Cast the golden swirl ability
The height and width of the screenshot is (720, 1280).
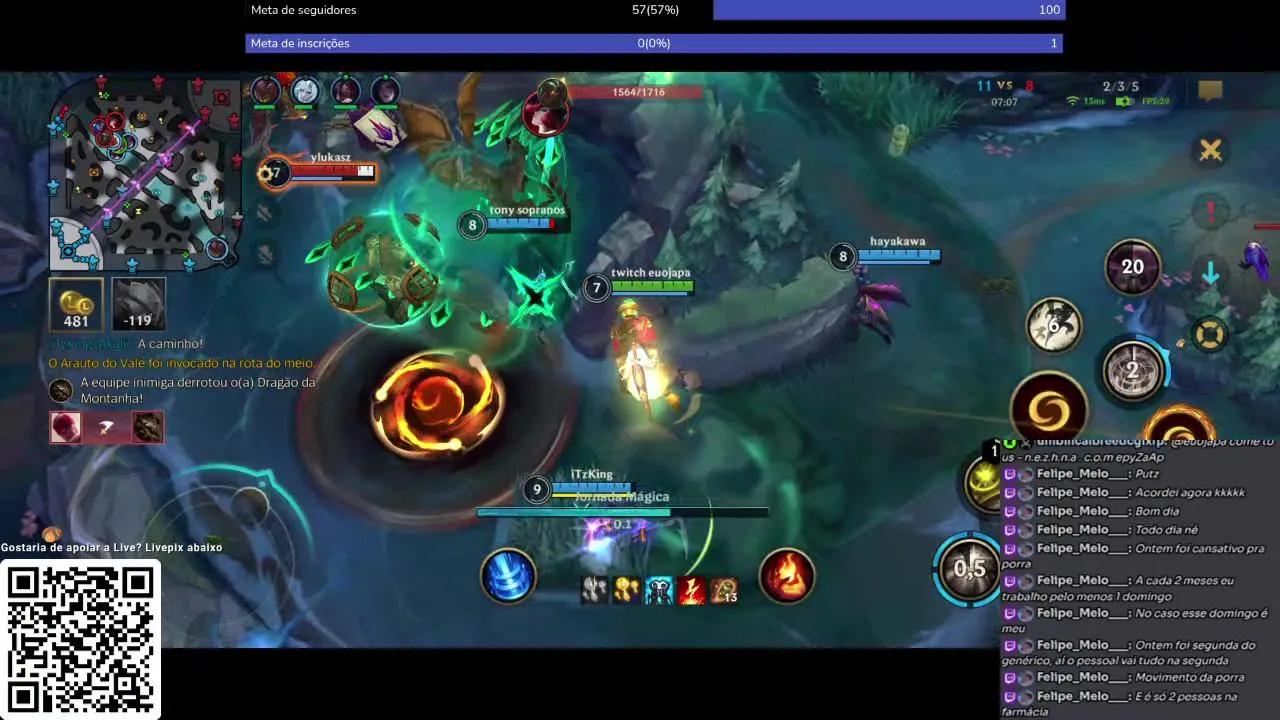click(x=1047, y=404)
